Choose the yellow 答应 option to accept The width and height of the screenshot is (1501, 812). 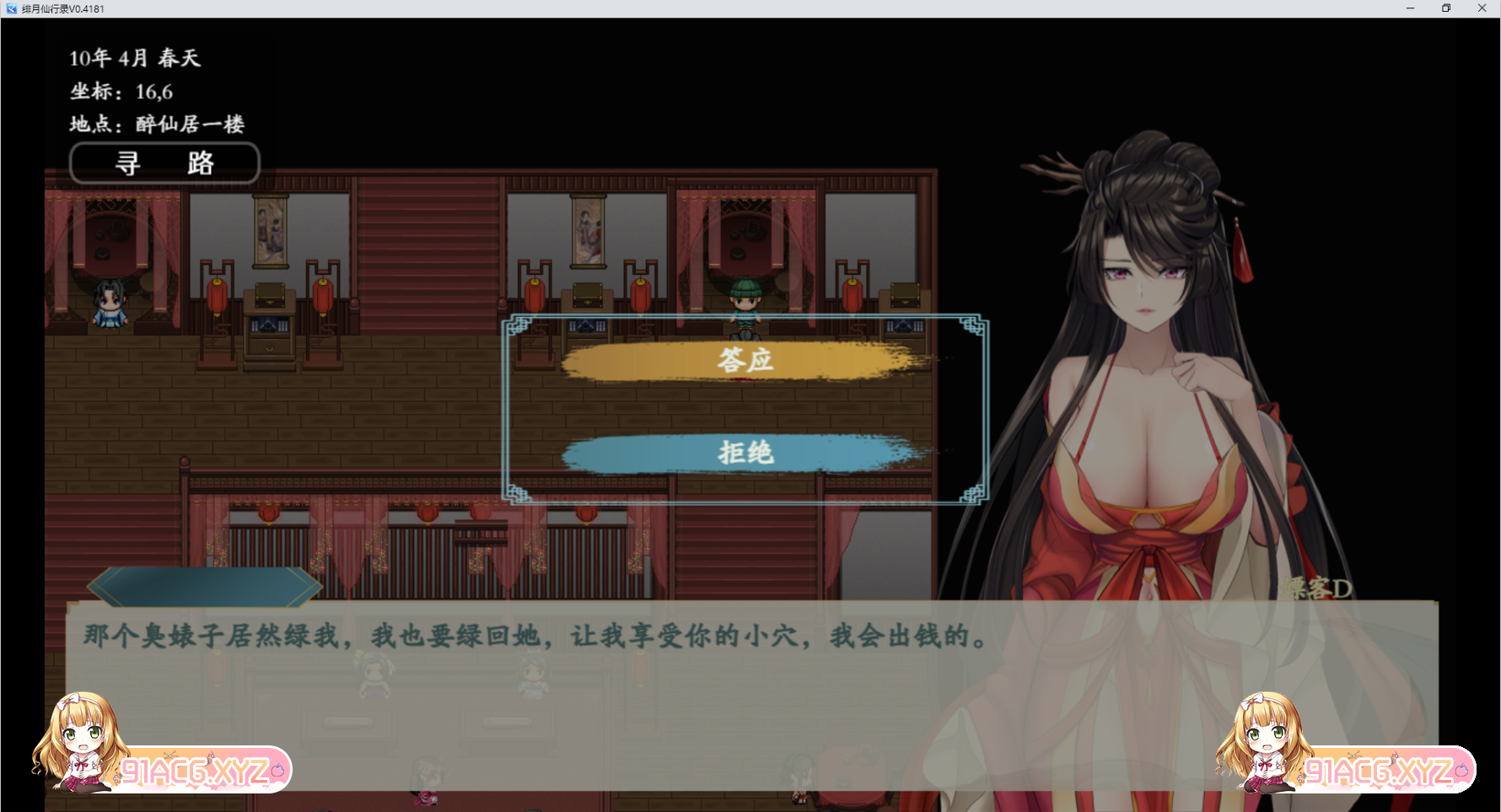click(x=745, y=361)
